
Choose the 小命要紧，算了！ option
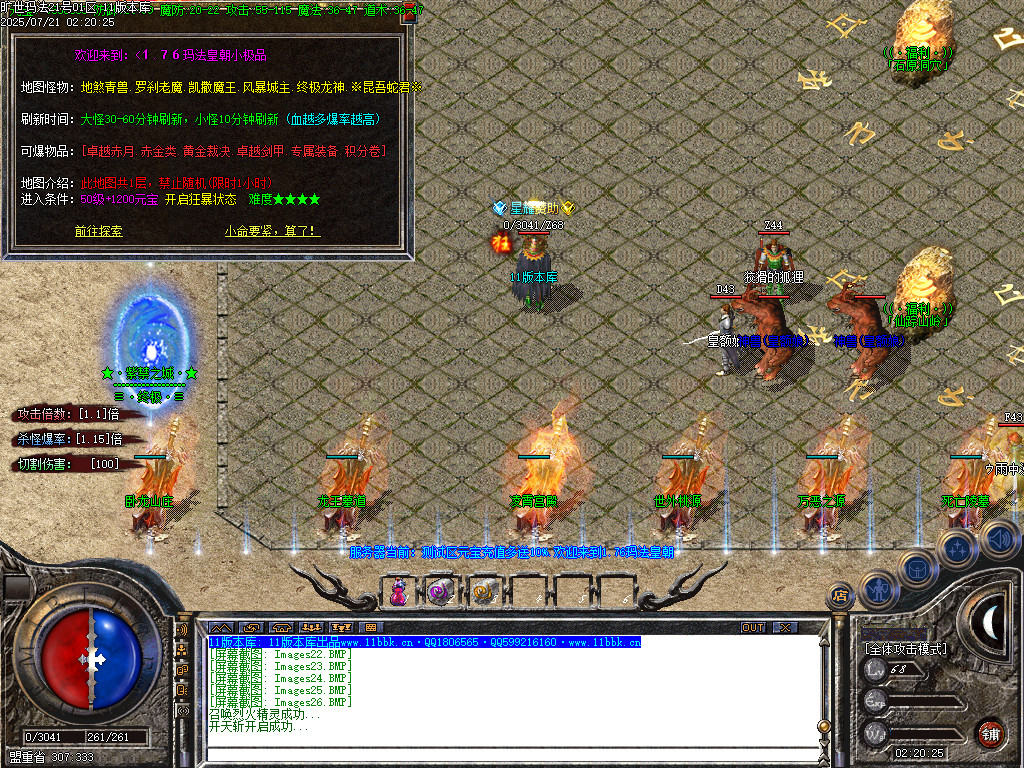[x=272, y=231]
